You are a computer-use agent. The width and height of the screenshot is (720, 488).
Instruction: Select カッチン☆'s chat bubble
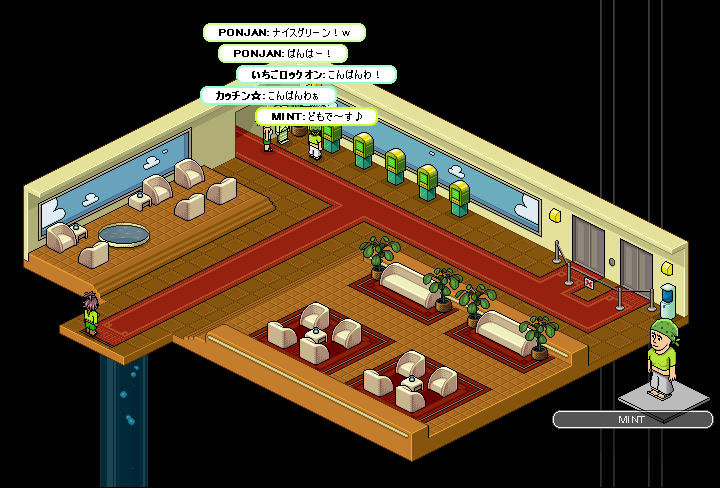[268, 95]
